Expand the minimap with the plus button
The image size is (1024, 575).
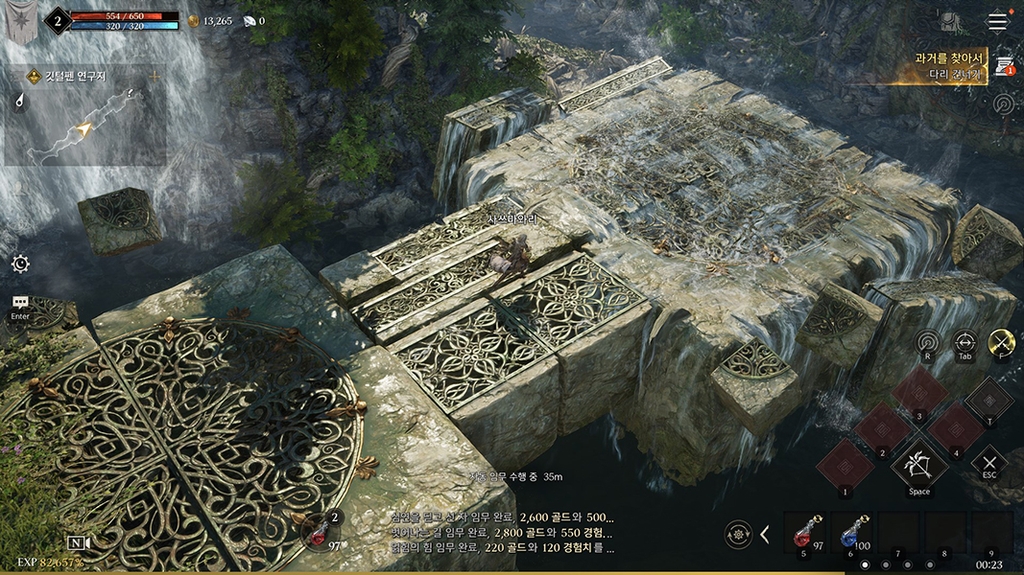(x=154, y=76)
